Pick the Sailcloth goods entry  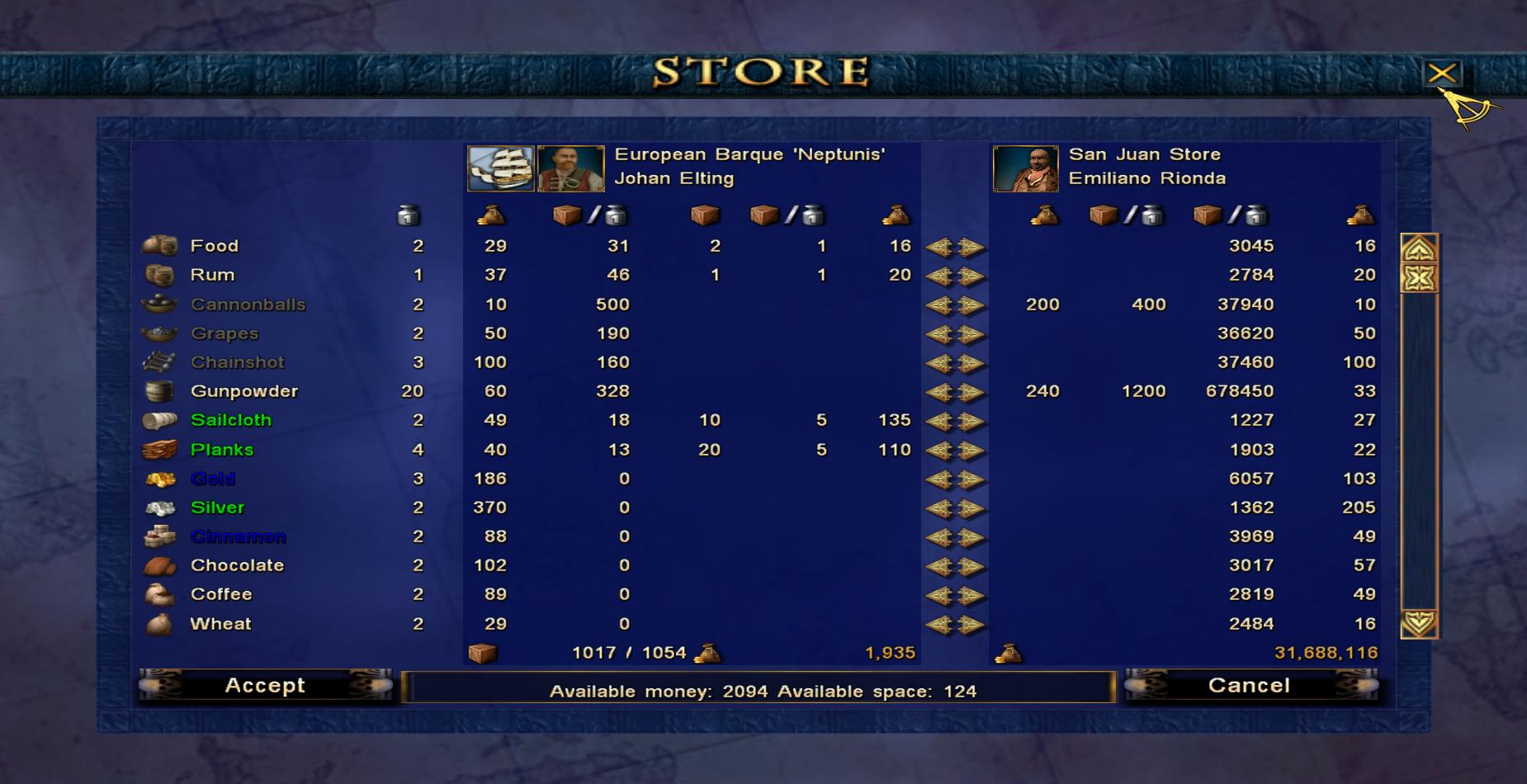click(230, 420)
